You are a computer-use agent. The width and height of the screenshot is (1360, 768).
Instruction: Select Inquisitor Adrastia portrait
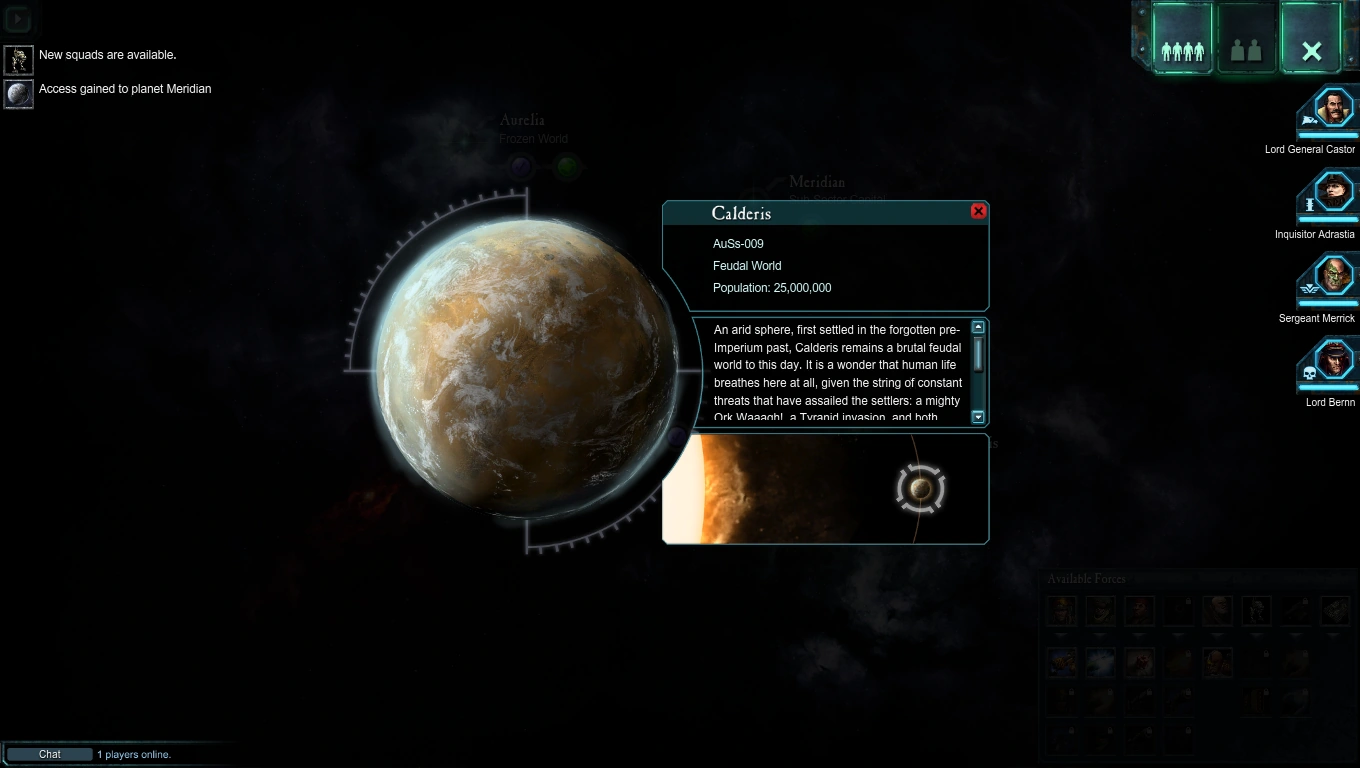pyautogui.click(x=1333, y=192)
